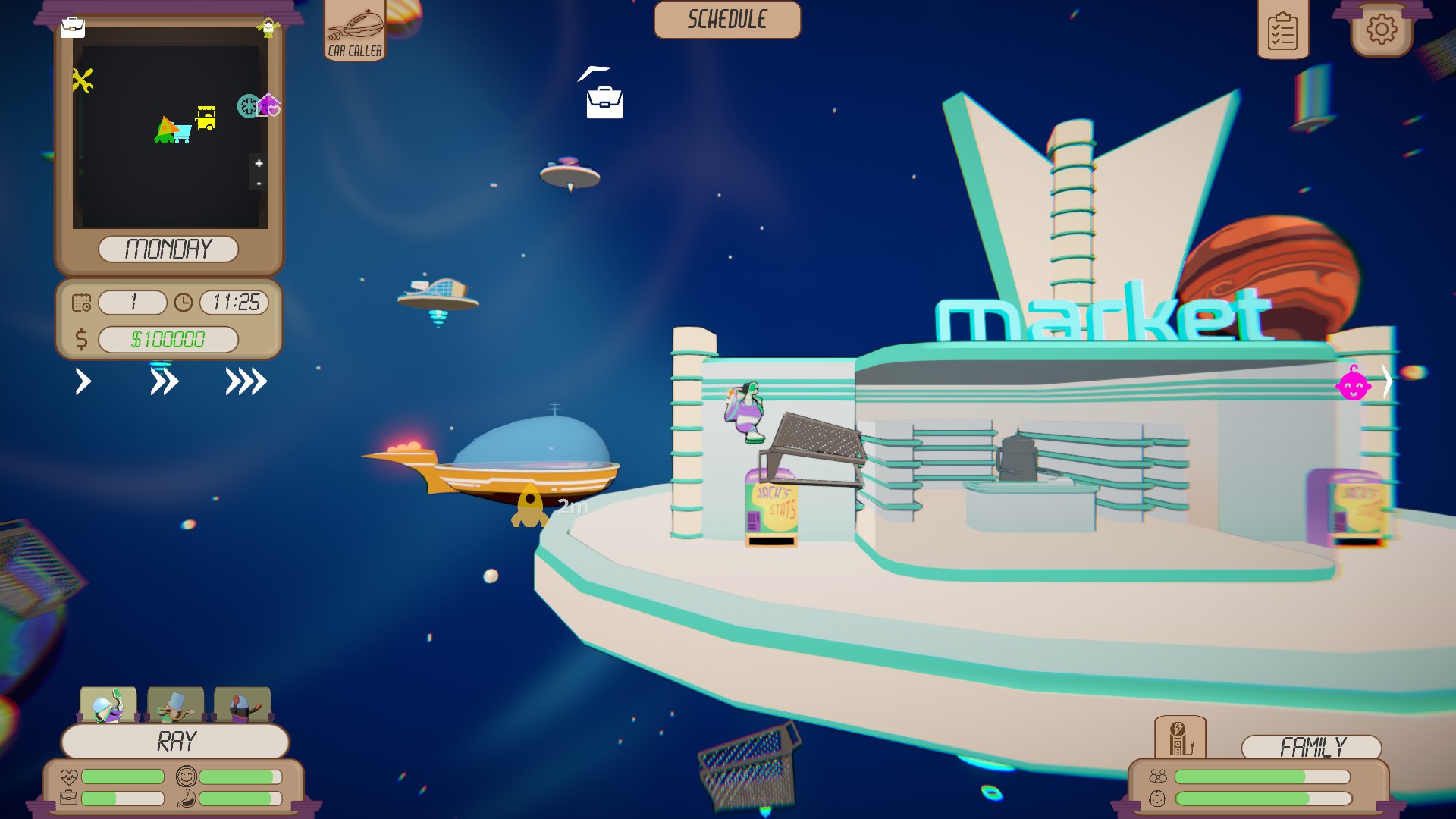Screen dimensions: 1456x819
Task: Click the teal medical icon on minimap
Action: (x=247, y=107)
